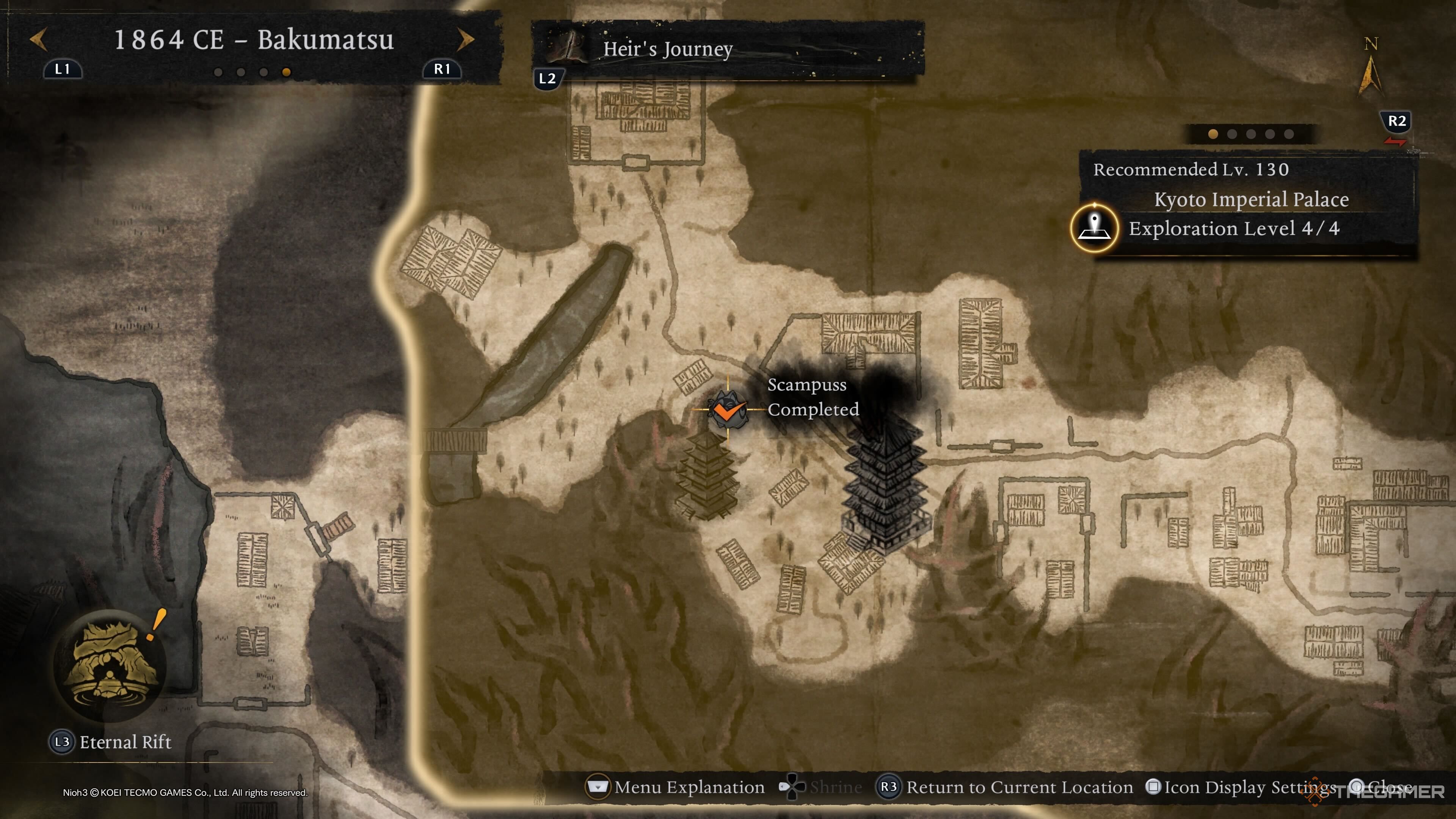Go to the previous era with left arrow
Image resolution: width=1456 pixels, height=819 pixels.
tap(38, 39)
